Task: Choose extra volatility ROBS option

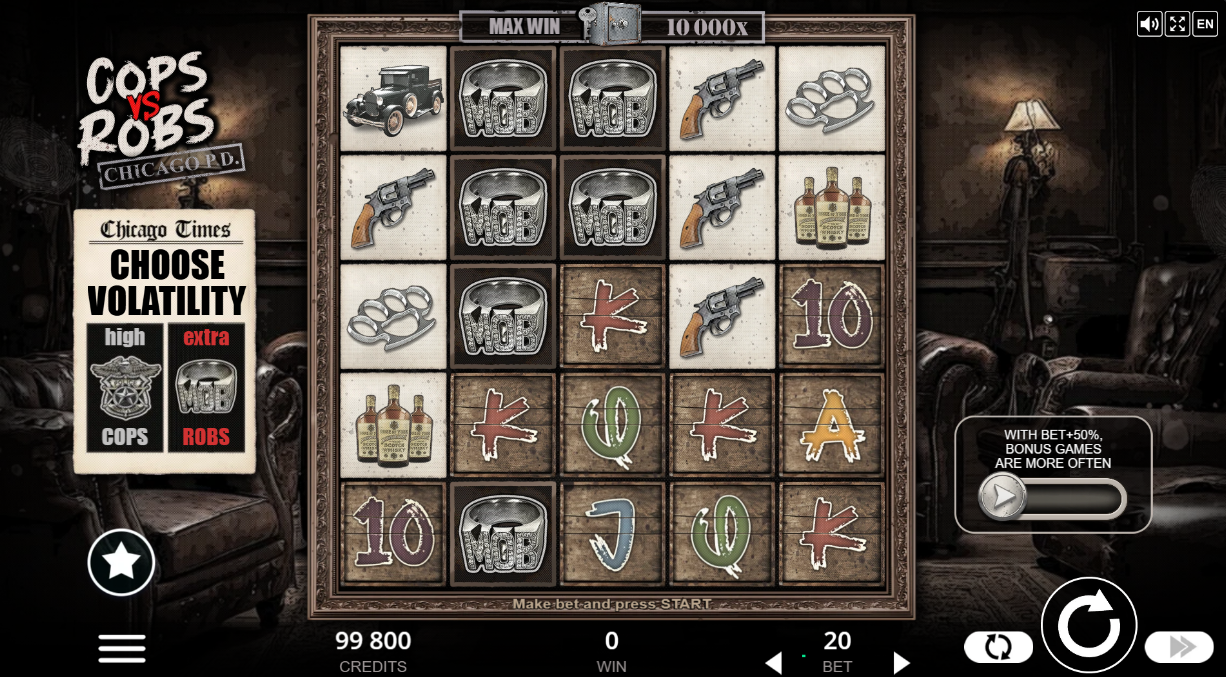Action: 206,387
